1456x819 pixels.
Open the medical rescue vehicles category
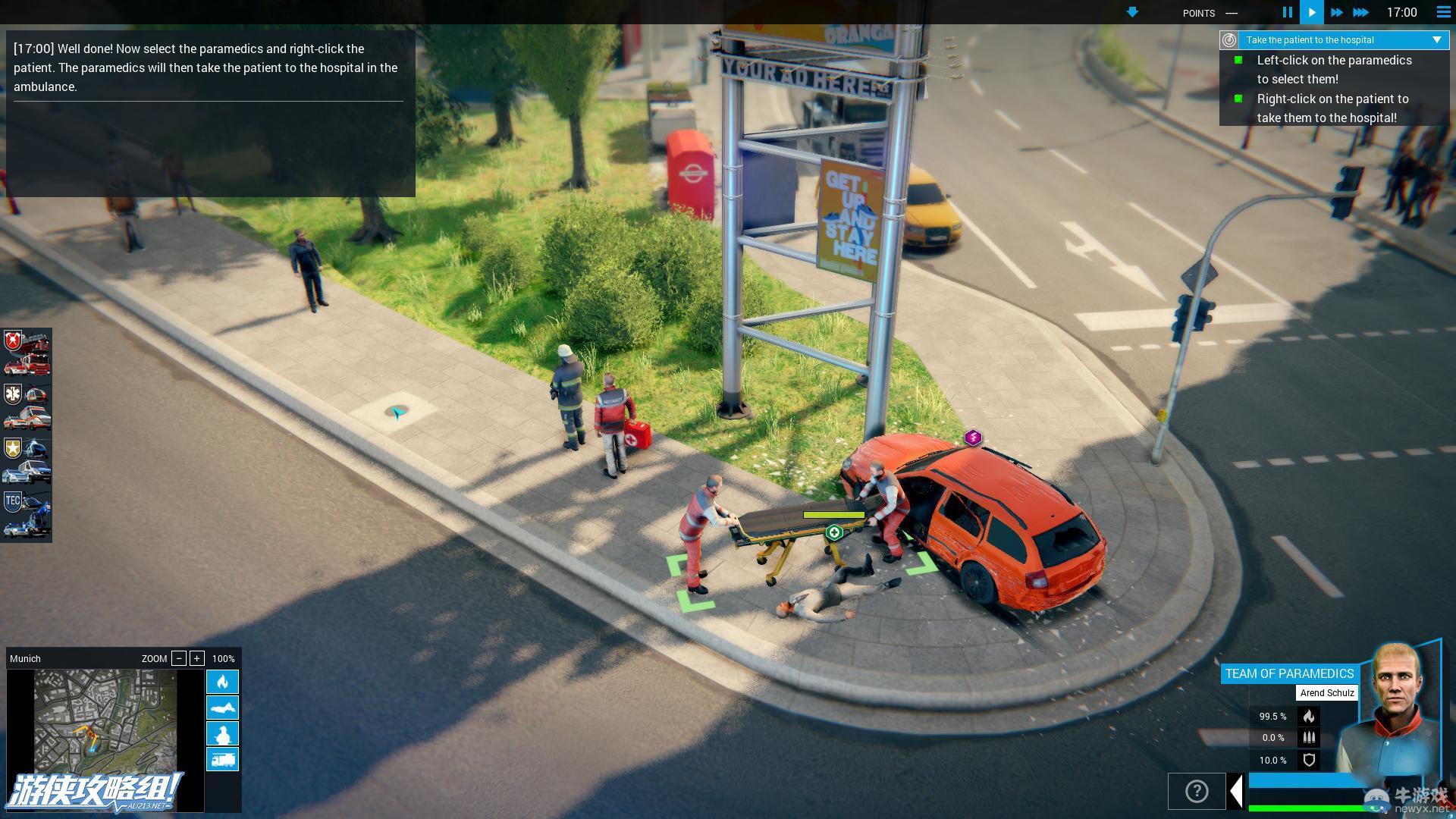tap(27, 407)
